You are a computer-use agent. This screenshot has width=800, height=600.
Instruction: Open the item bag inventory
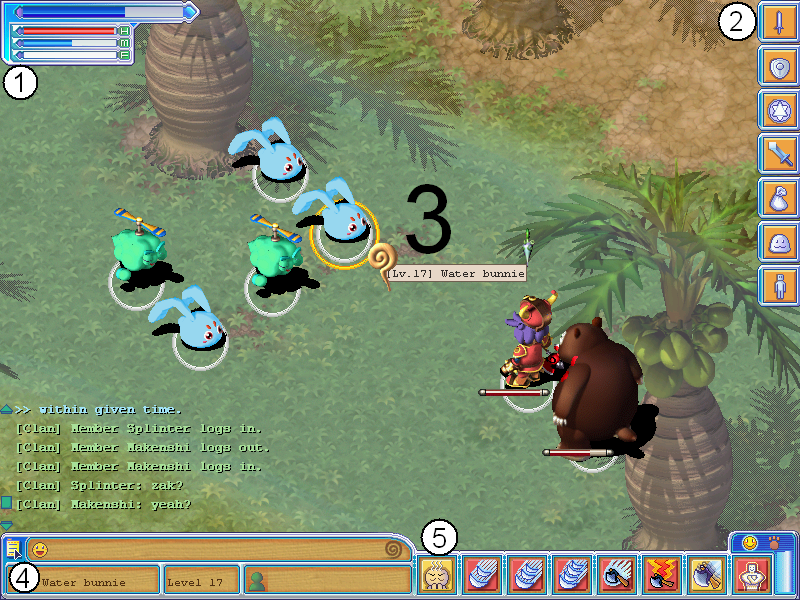[x=778, y=199]
